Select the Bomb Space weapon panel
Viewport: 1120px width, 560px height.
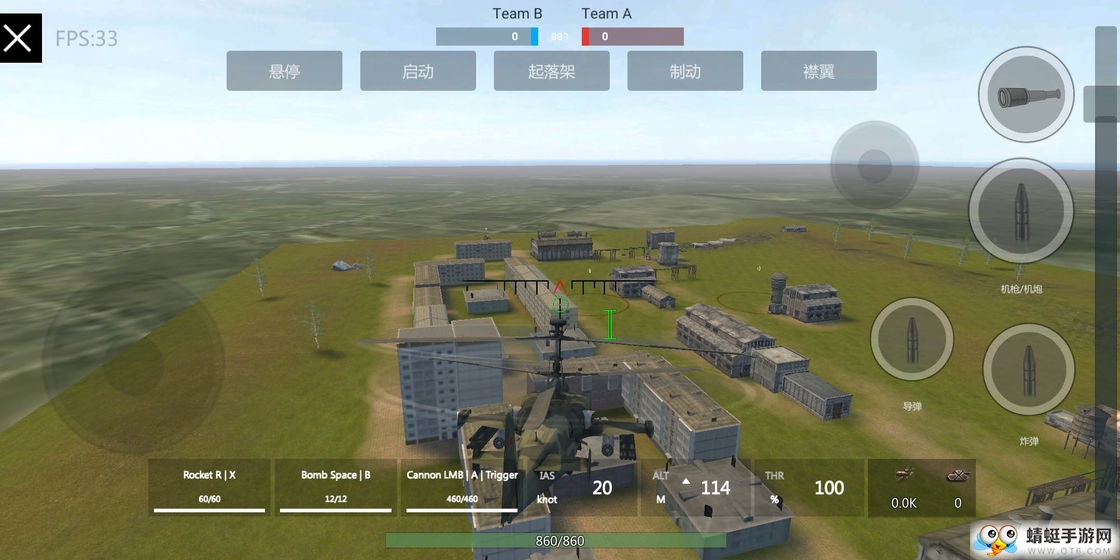(x=336, y=487)
